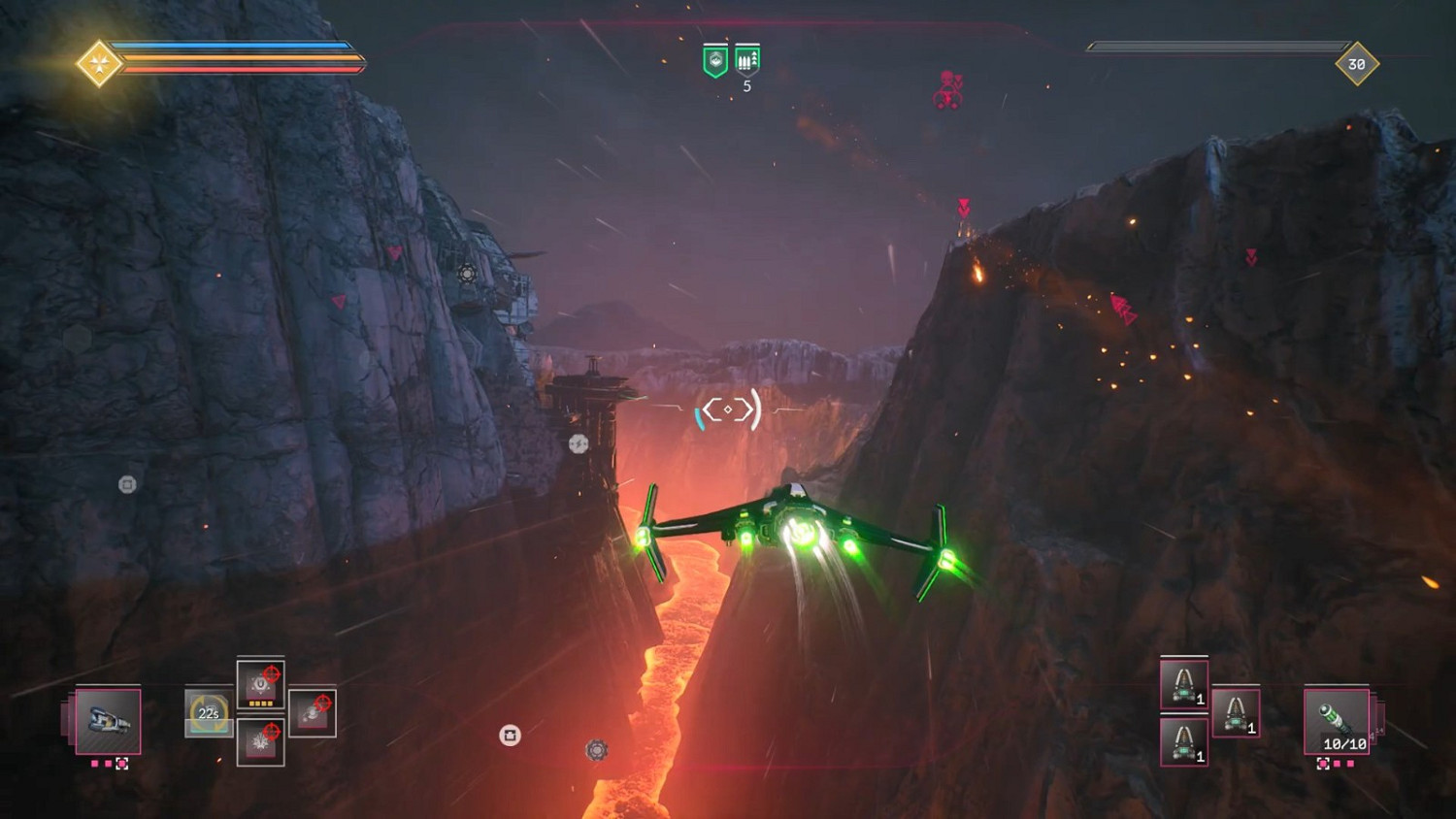Toggle the bracketed pip under the missile launcher
This screenshot has height=819, width=1456.
(1324, 763)
